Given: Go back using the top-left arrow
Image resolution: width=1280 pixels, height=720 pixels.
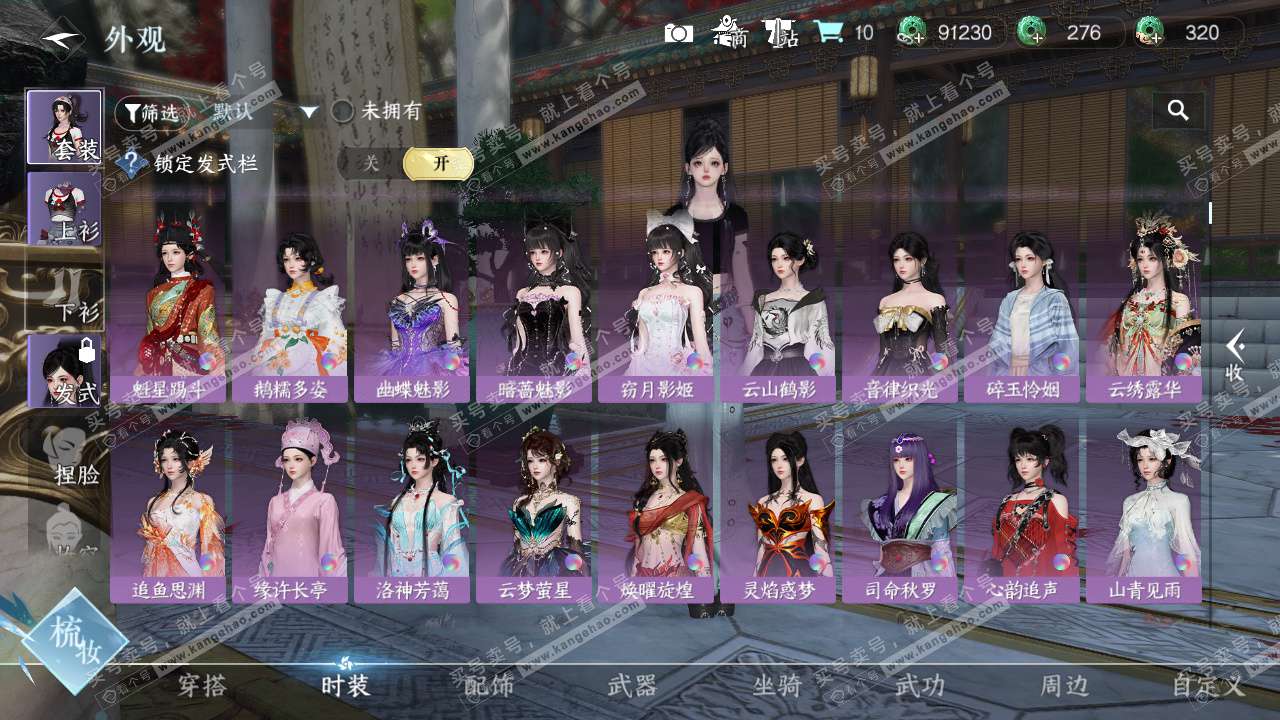Looking at the screenshot, I should coord(62,38).
